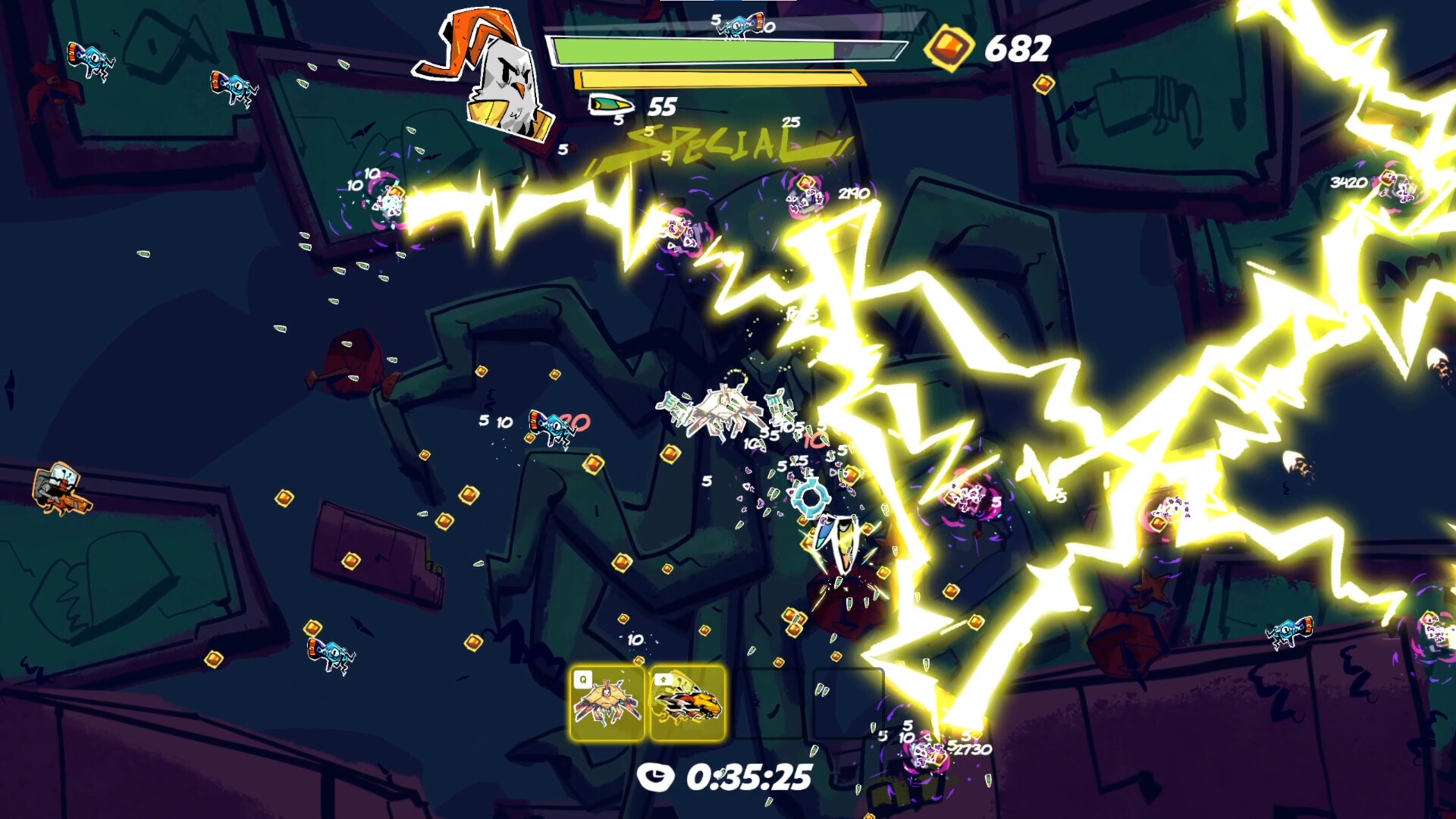Click the green bullet ammo icon
1456x819 pixels.
[610, 104]
